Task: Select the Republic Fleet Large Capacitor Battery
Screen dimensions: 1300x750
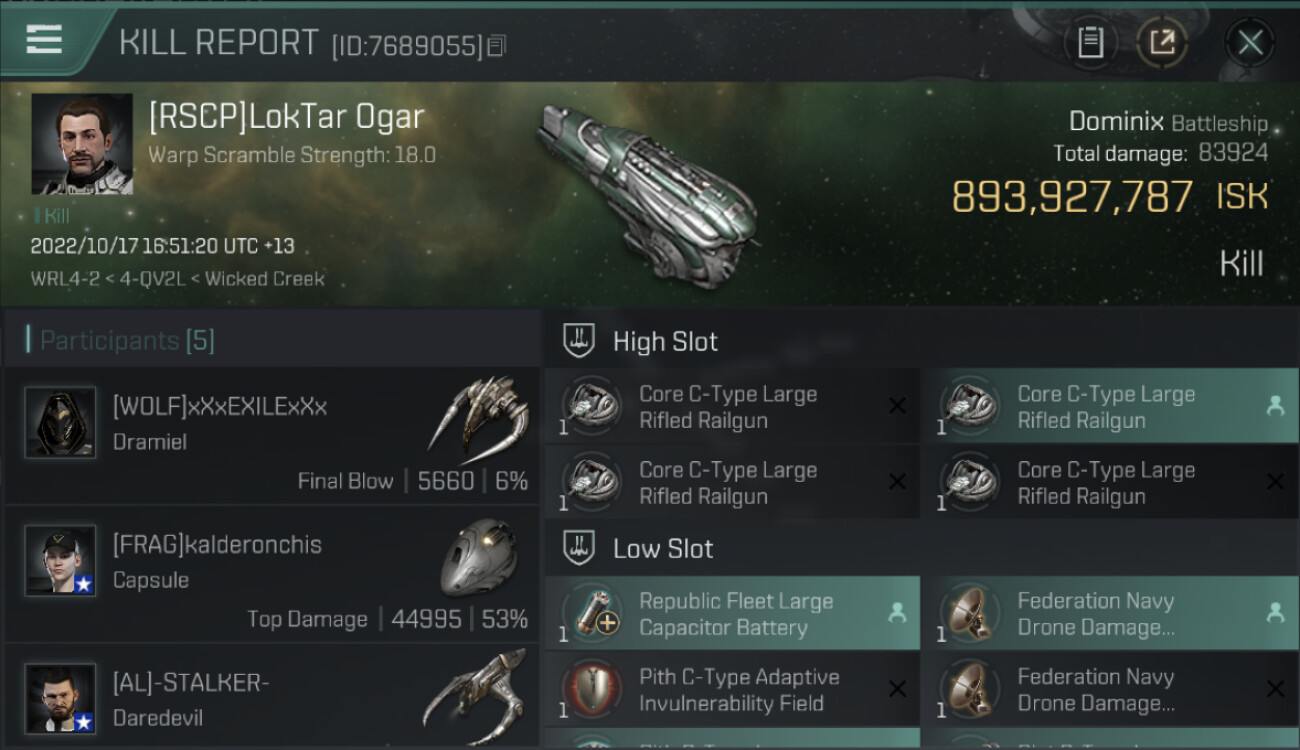Action: (x=732, y=614)
